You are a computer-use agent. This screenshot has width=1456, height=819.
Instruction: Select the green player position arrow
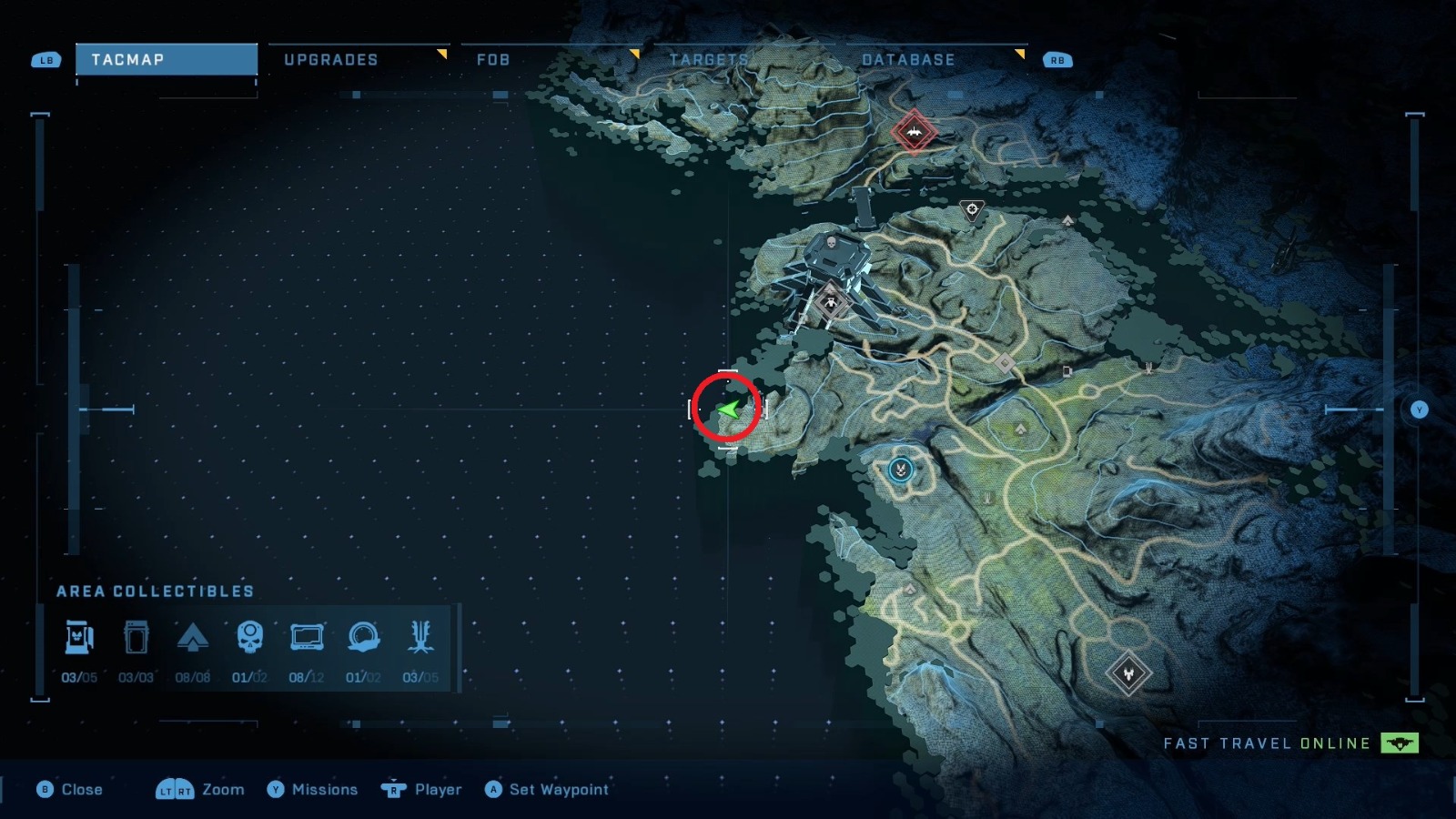[727, 411]
